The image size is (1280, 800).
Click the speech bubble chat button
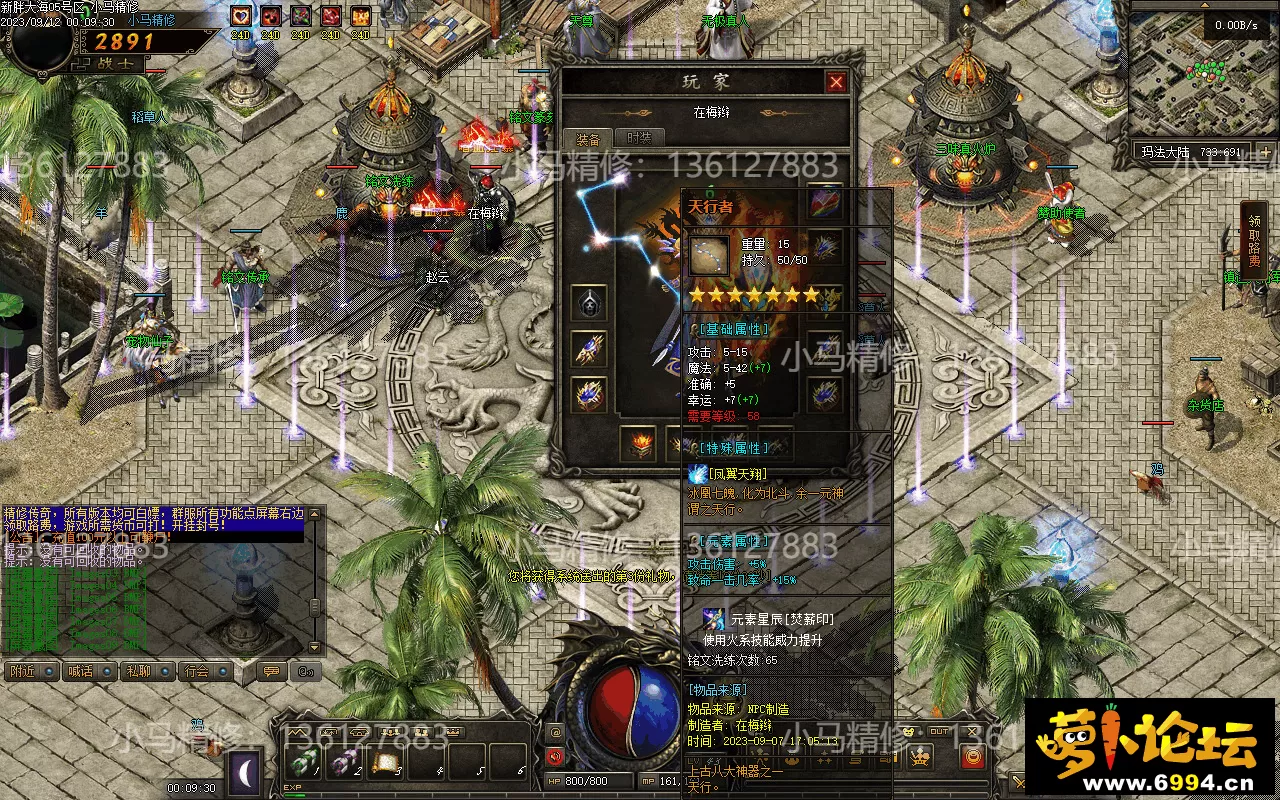(x=270, y=671)
